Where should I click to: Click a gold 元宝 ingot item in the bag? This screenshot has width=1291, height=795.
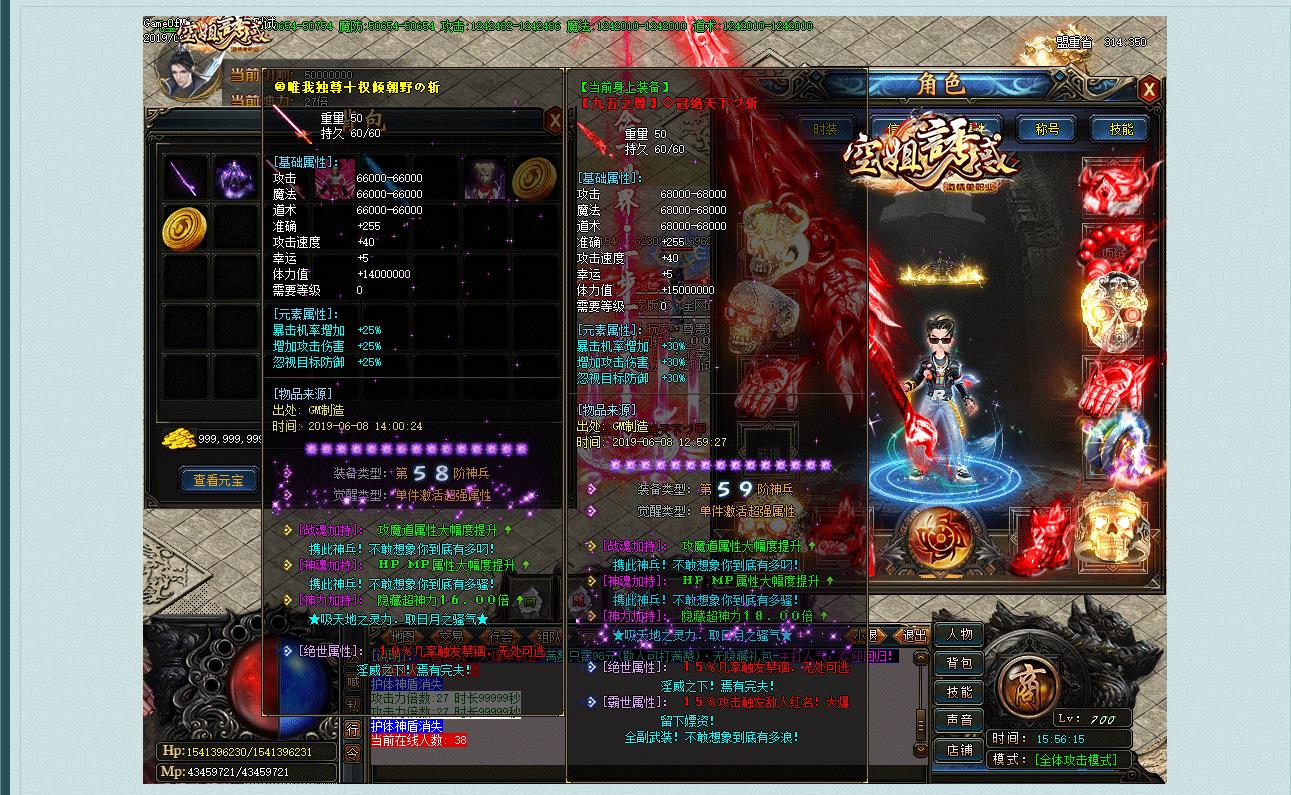tap(185, 228)
